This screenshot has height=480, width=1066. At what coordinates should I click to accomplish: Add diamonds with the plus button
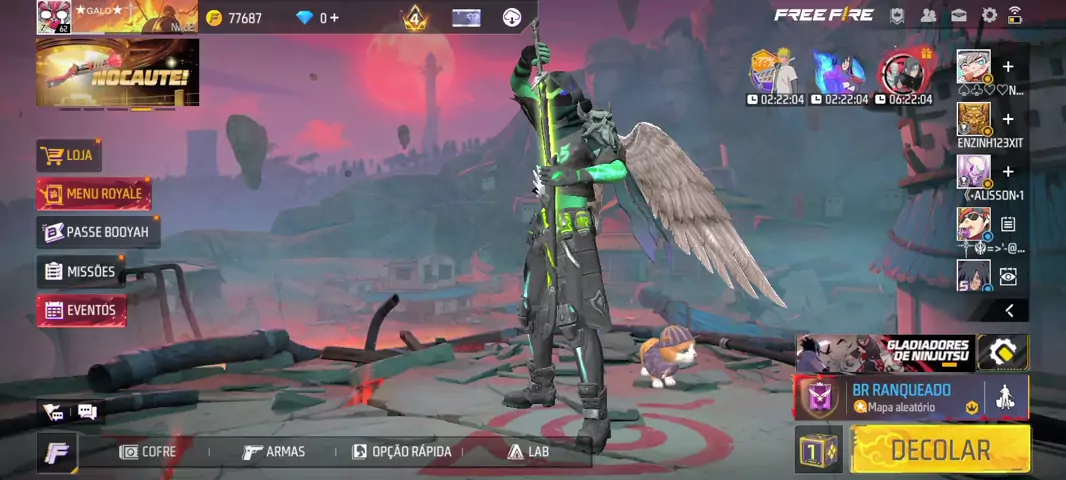[x=334, y=18]
